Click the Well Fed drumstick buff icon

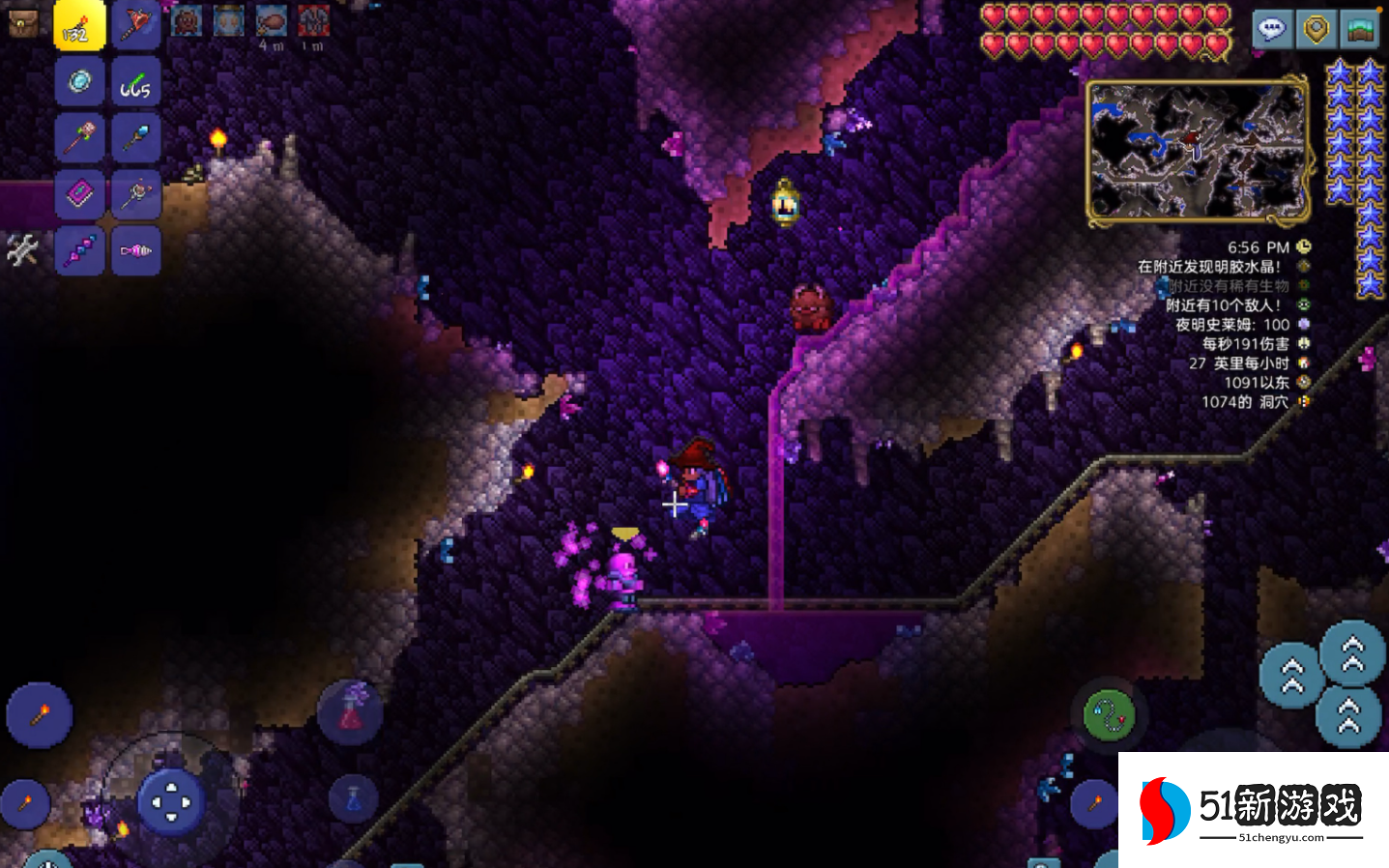point(272,21)
